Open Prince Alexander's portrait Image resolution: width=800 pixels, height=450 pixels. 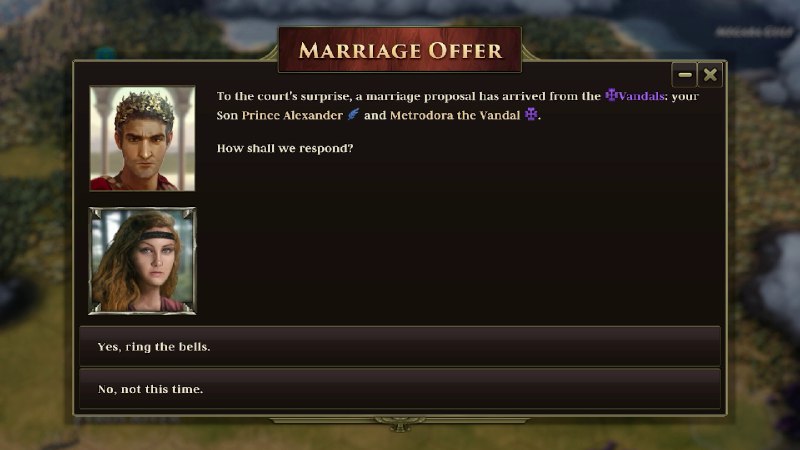[x=142, y=138]
